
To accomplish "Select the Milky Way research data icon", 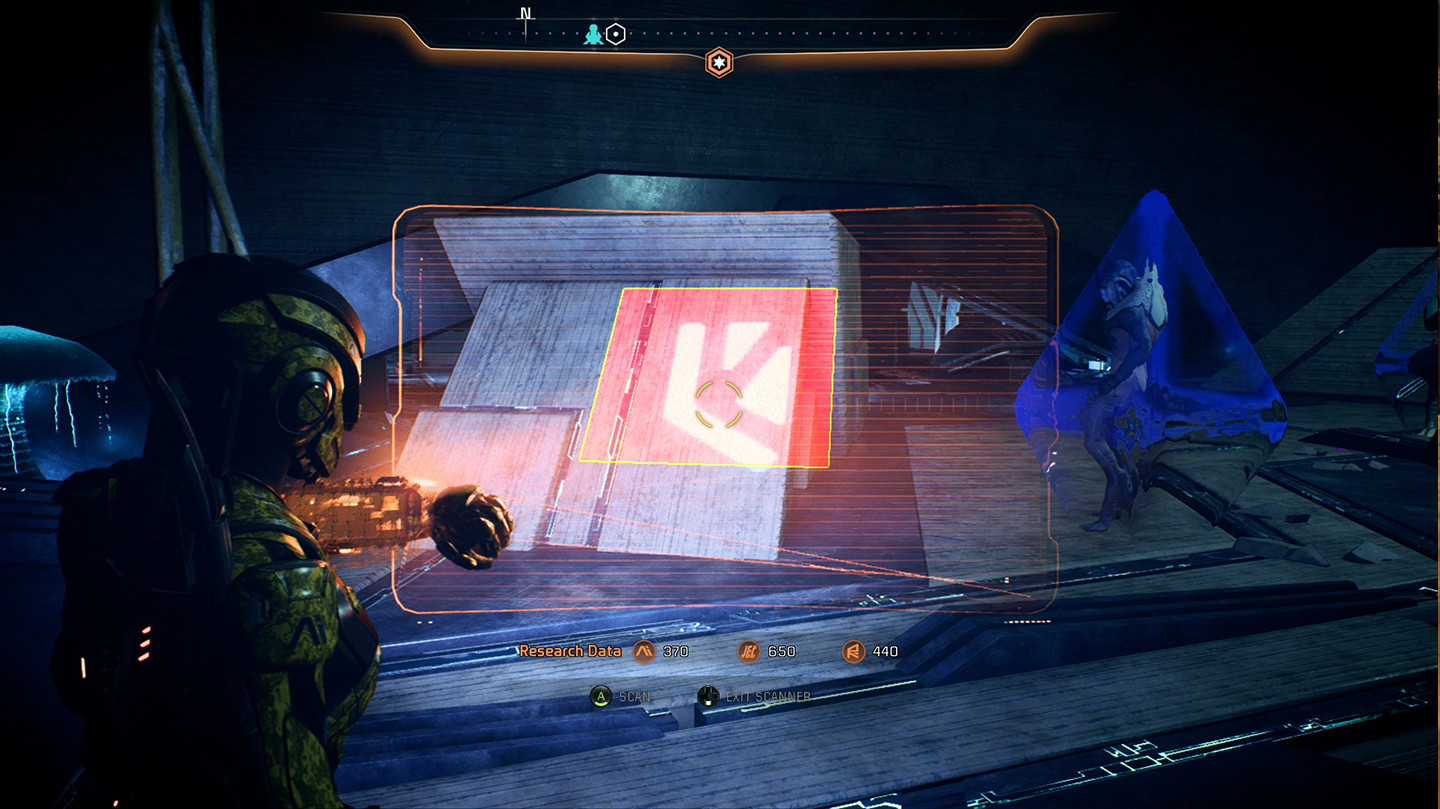I will coord(645,651).
